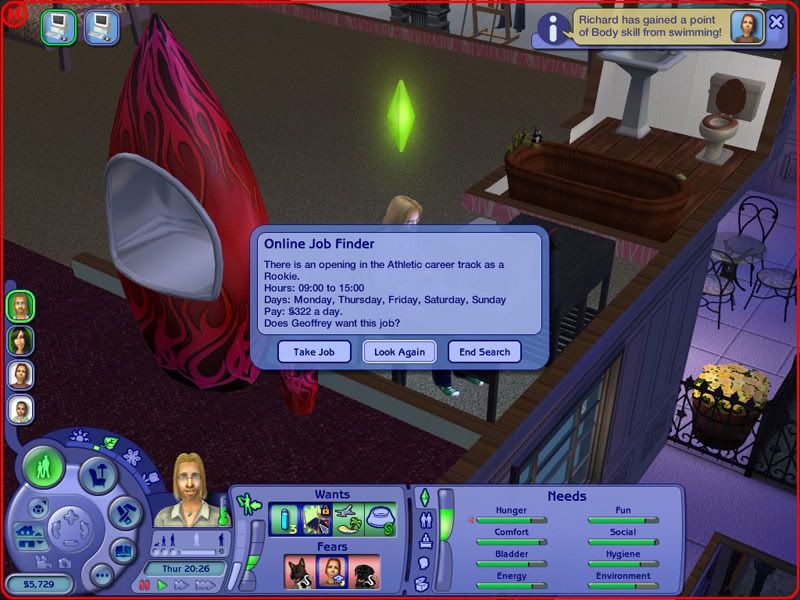This screenshot has height=600, width=800.
Task: Click the water bottle want icon
Action: pos(285,519)
